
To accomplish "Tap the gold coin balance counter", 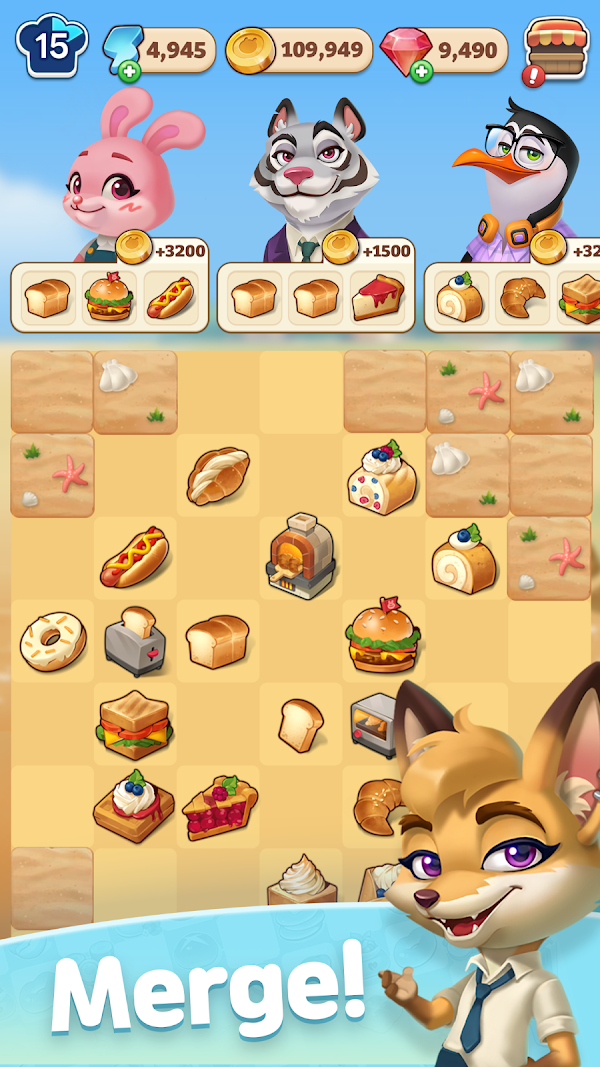I will pyautogui.click(x=300, y=48).
